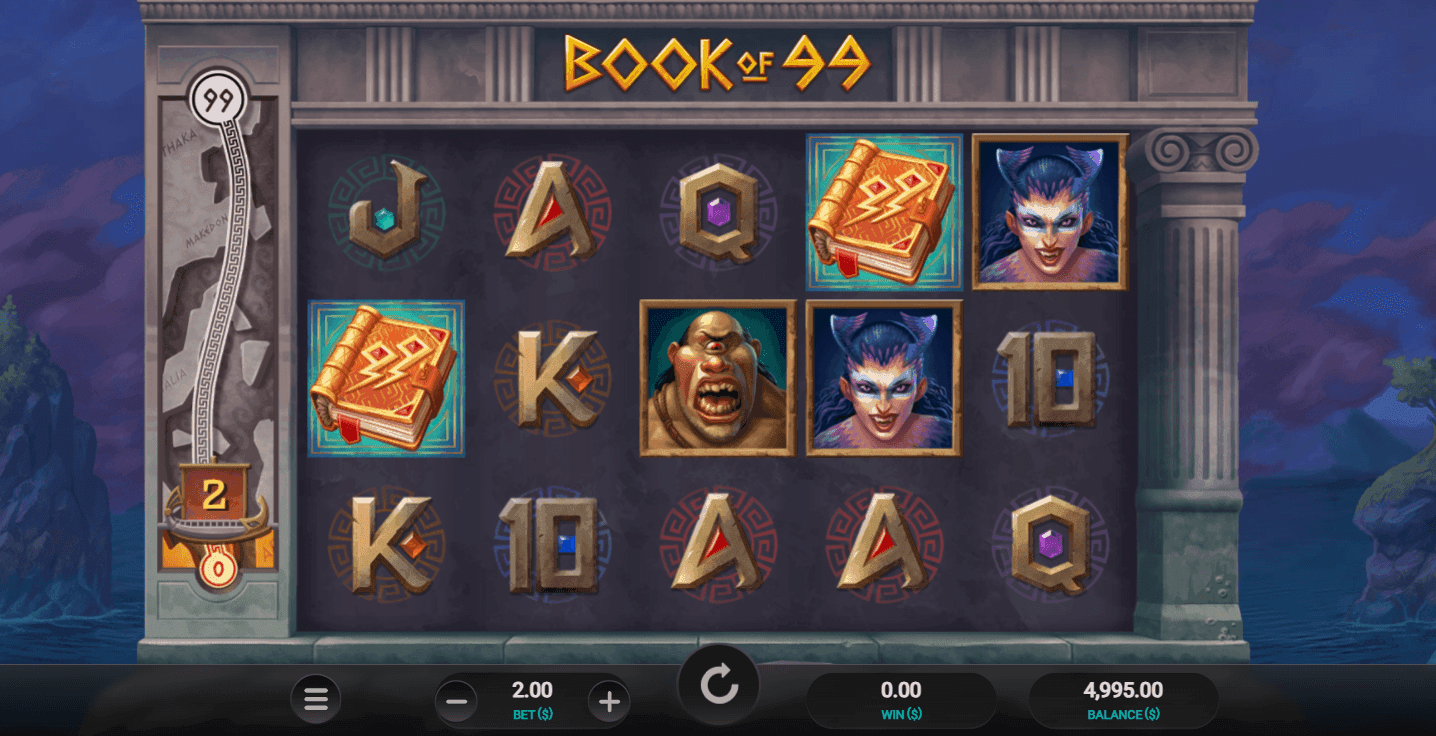Spin the reels with the refresh arrow button
The height and width of the screenshot is (736, 1436).
[718, 684]
